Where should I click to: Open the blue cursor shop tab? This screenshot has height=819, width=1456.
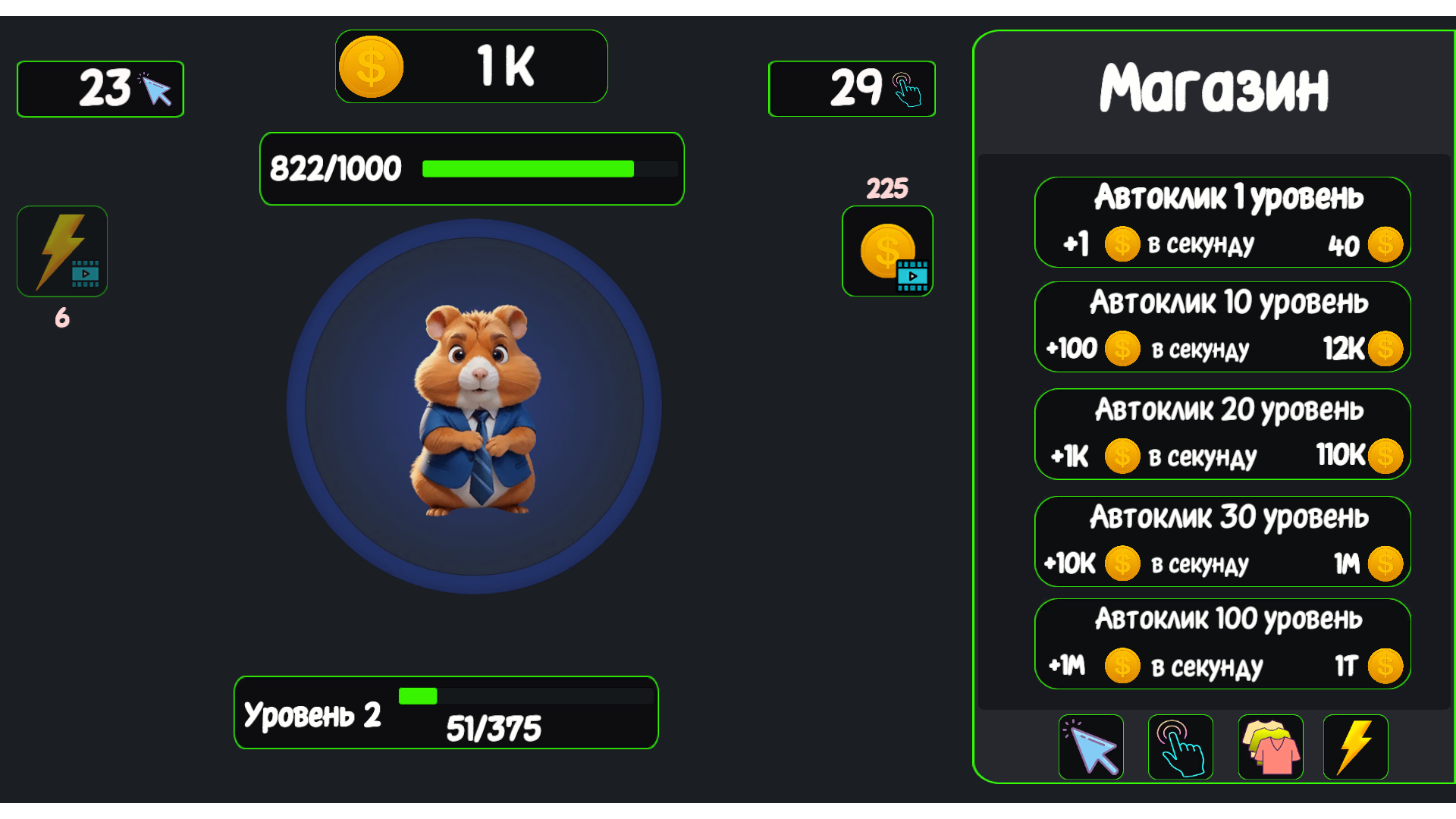click(1090, 747)
